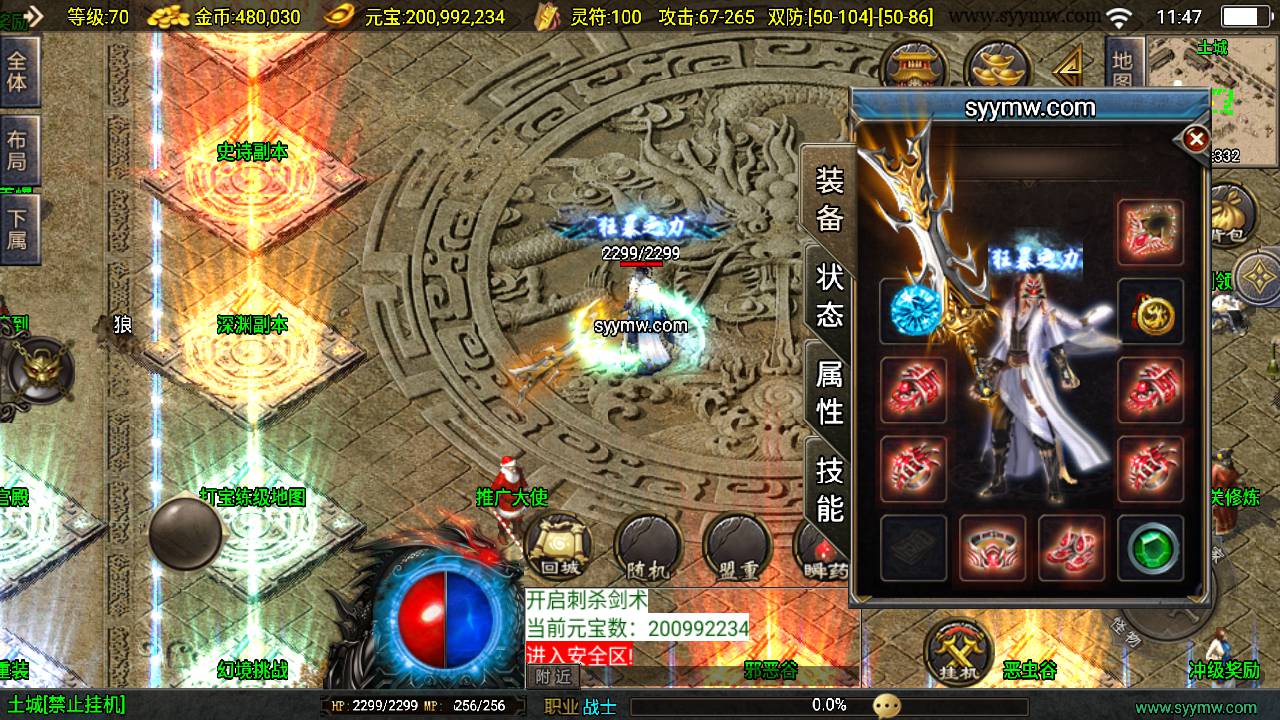Close the character equipment panel
Image resolution: width=1280 pixels, height=720 pixels.
pos(1196,139)
